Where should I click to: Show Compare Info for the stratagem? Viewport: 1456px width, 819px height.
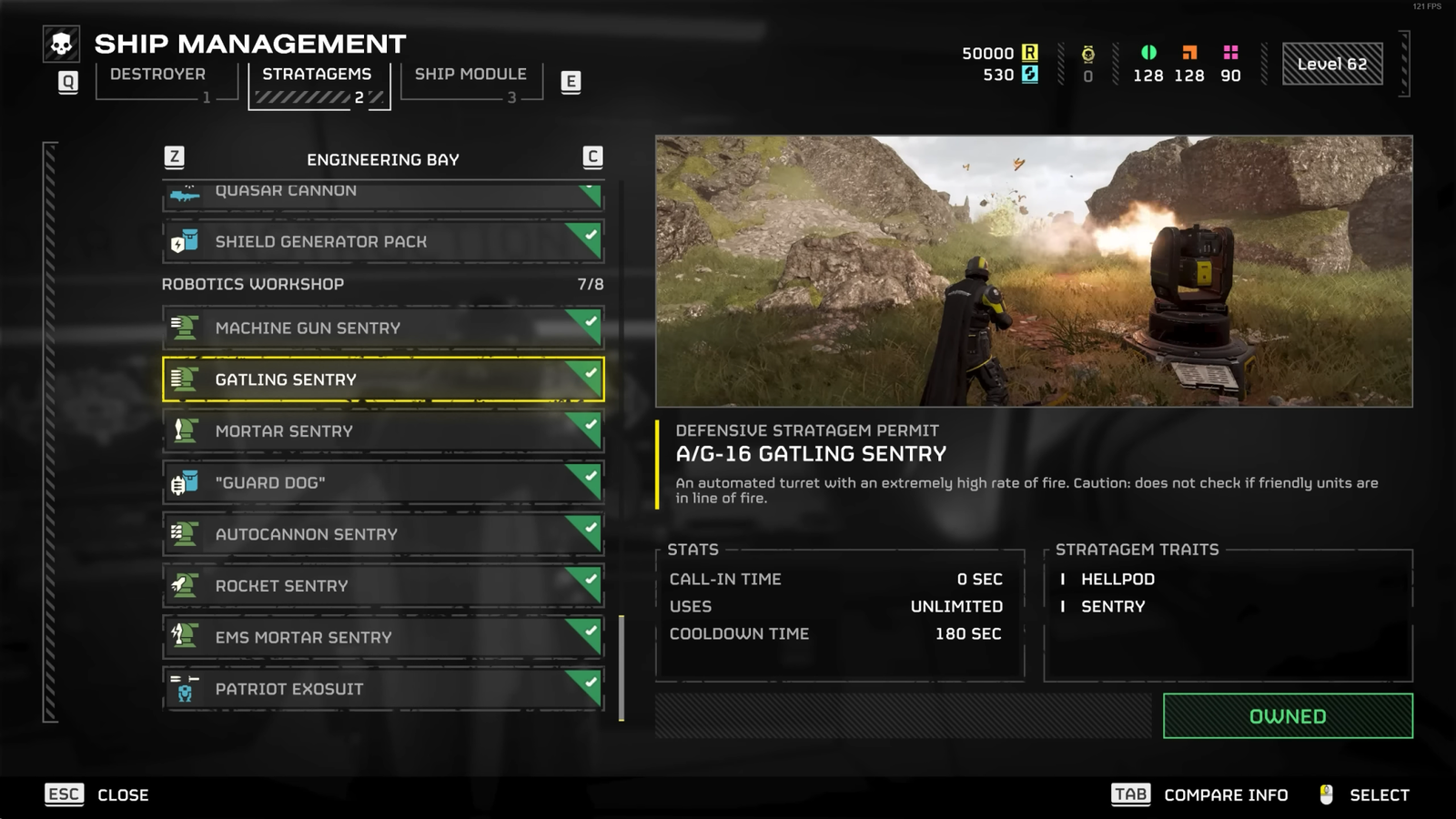coord(1199,794)
